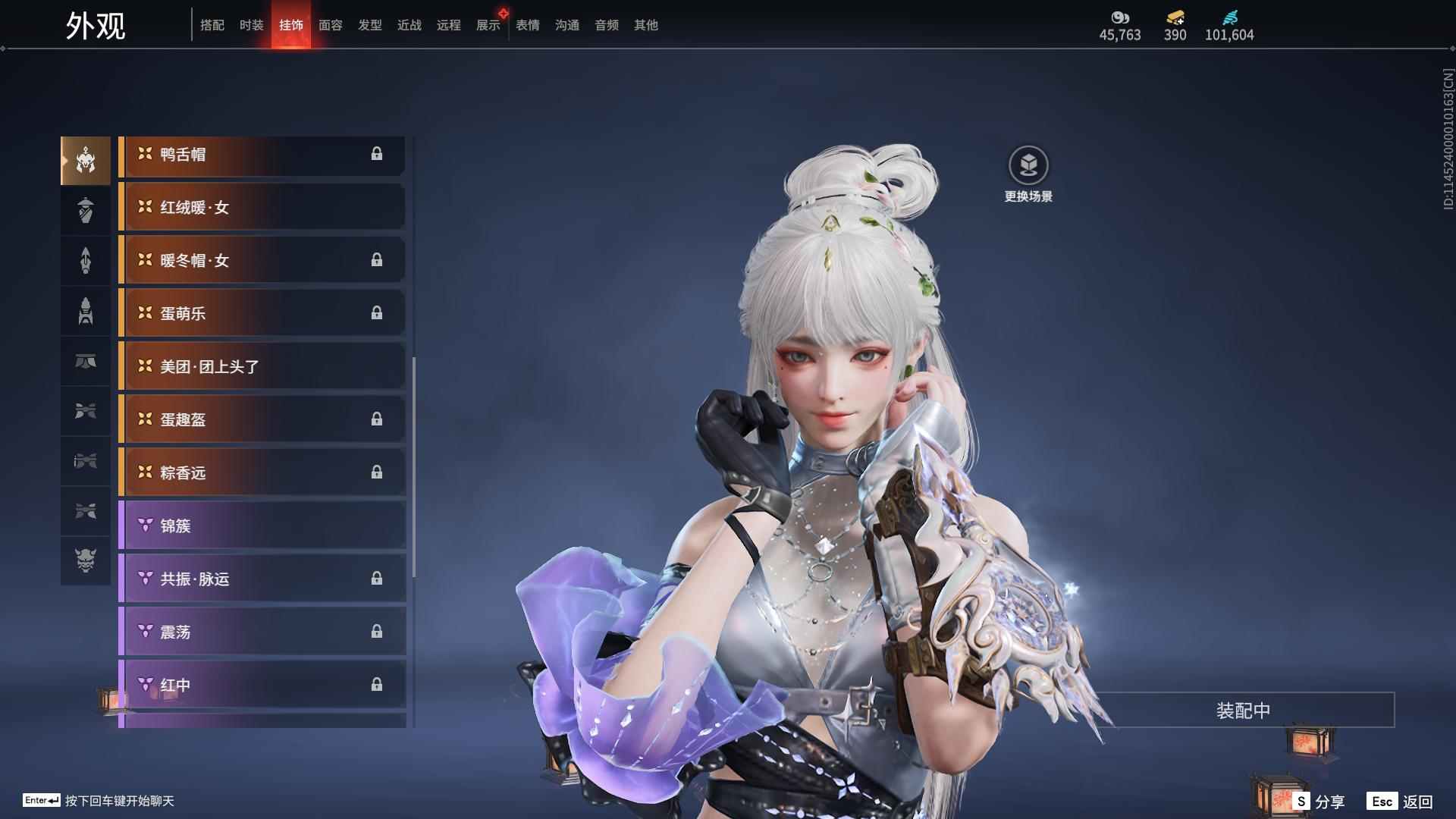The image size is (1456, 819).
Task: Choose the 蛋萌乐 accessory row
Action: click(262, 314)
